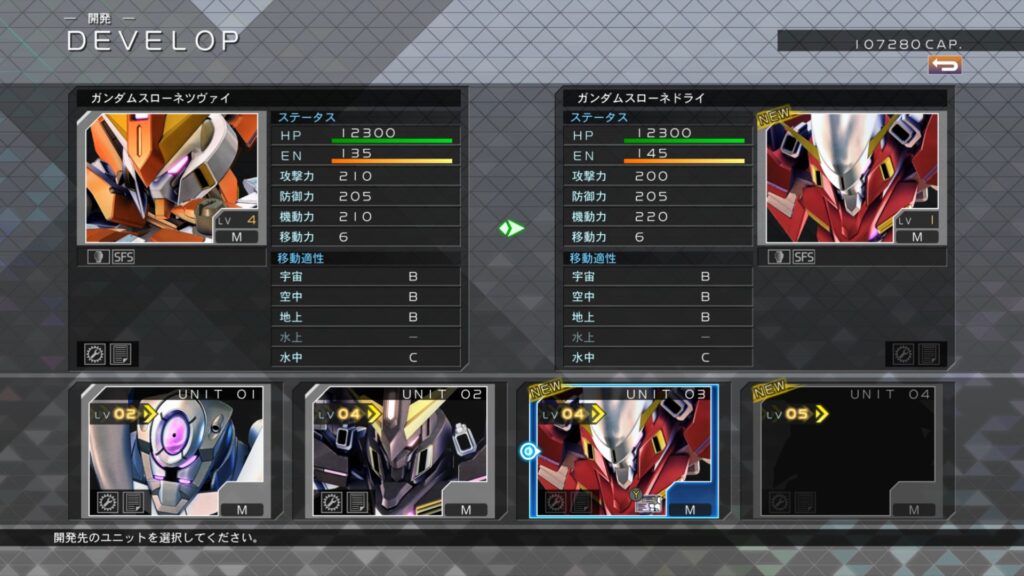Screen dimensions: 1024x576
Task: Click the compass icon on UNIT 01 card
Action: click(107, 502)
